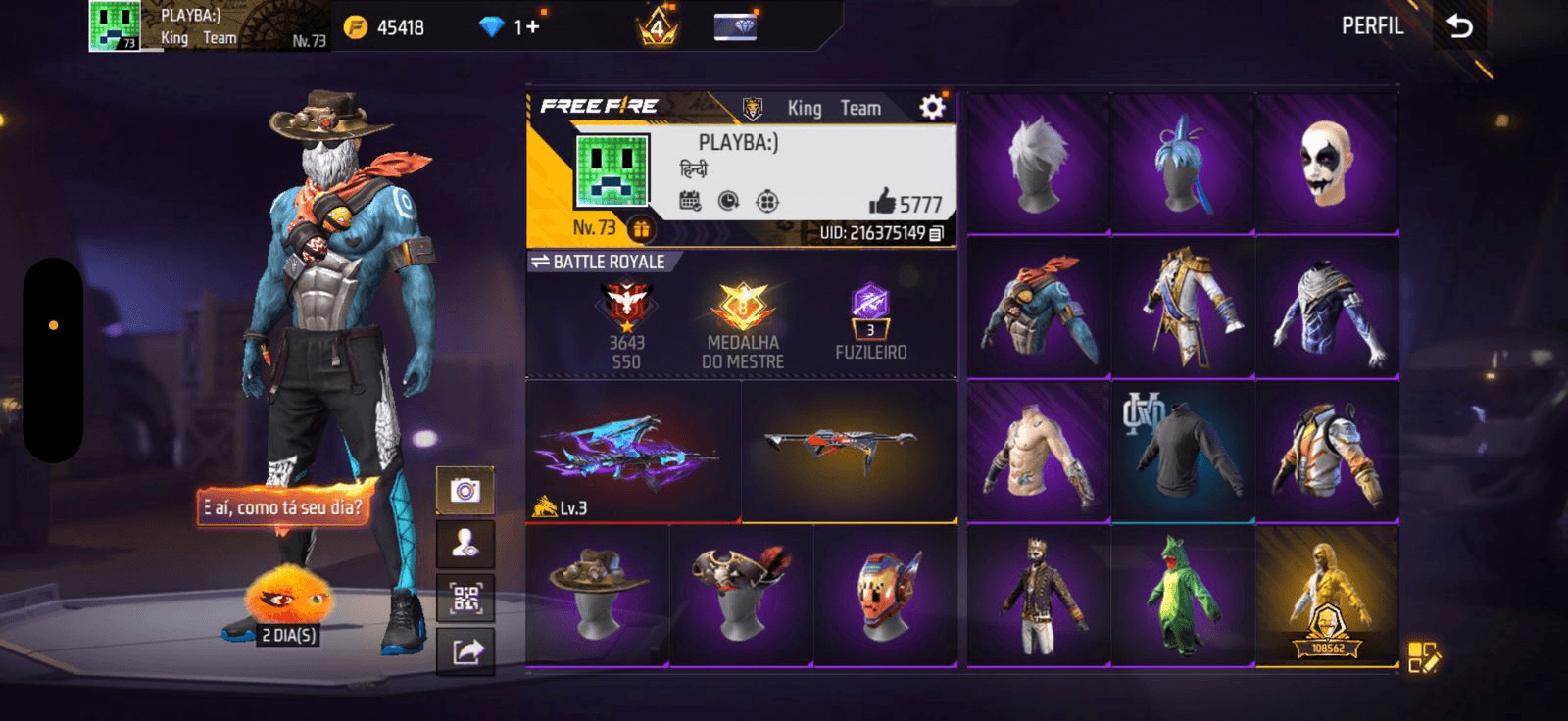
Task: Click the green pixel face avatar
Action: pyautogui.click(x=612, y=172)
